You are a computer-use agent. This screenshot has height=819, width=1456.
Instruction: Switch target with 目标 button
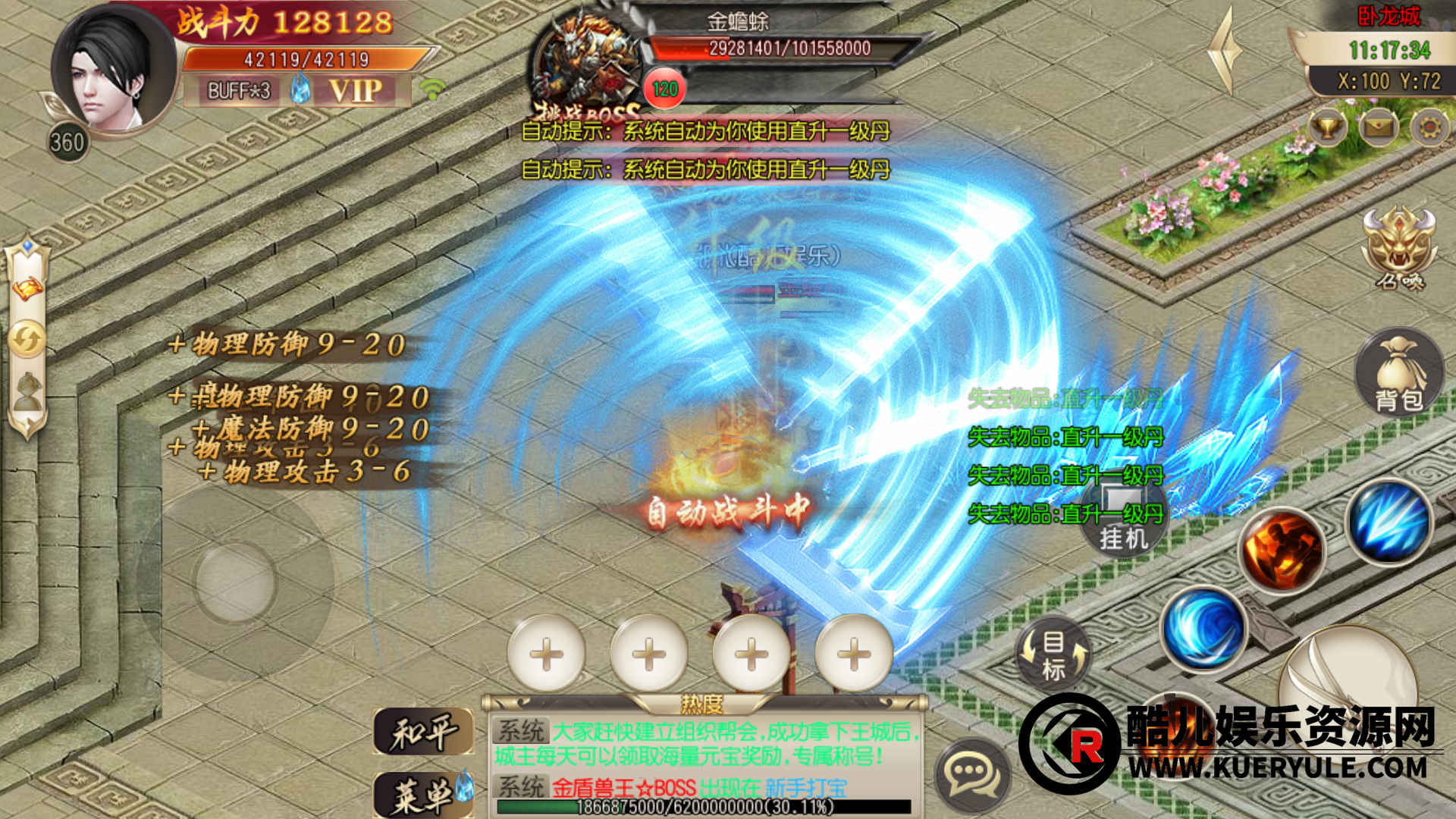pyautogui.click(x=1053, y=655)
